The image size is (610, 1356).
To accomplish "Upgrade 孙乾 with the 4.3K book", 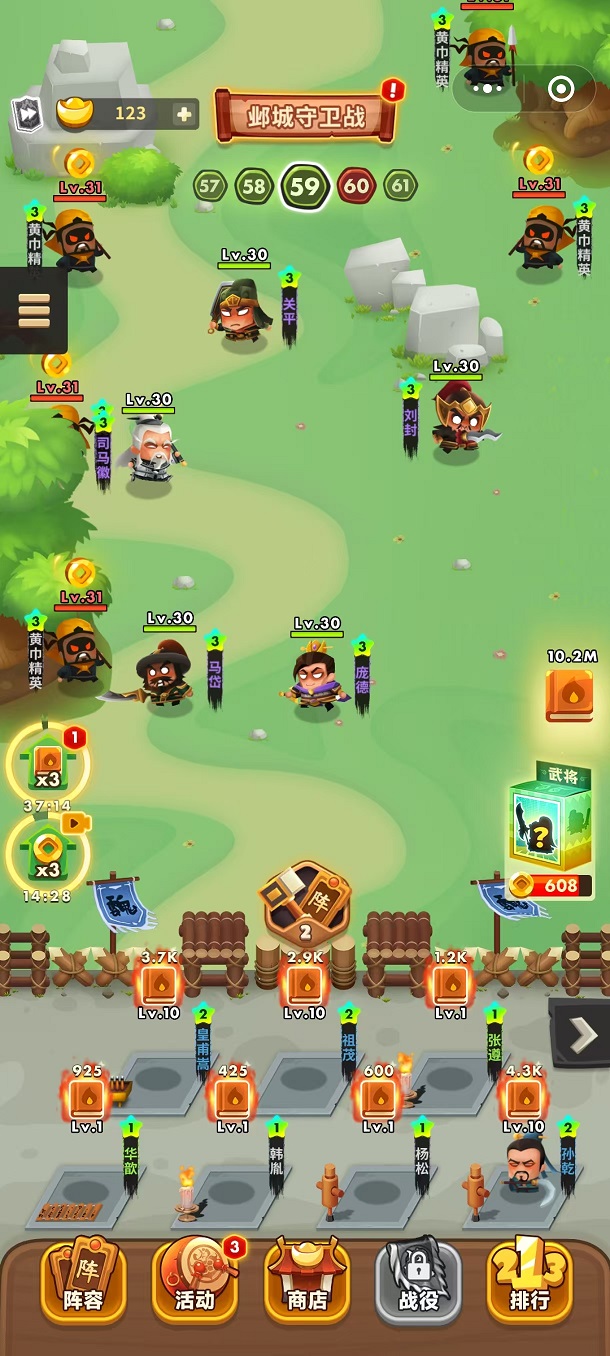I will (x=524, y=1097).
